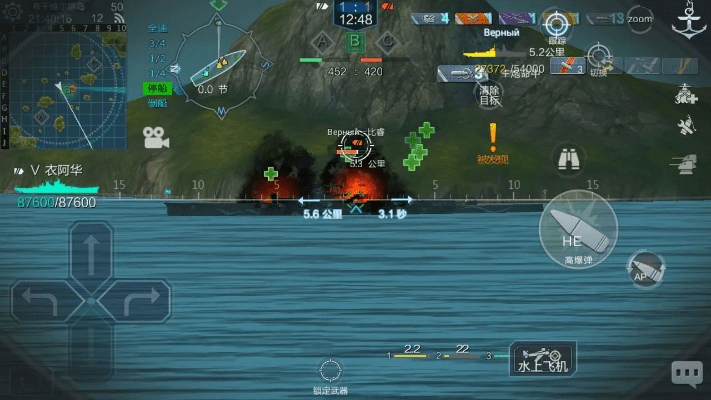The image size is (711, 400).
Task: Select the 停船 stop ship setting
Action: point(158,88)
